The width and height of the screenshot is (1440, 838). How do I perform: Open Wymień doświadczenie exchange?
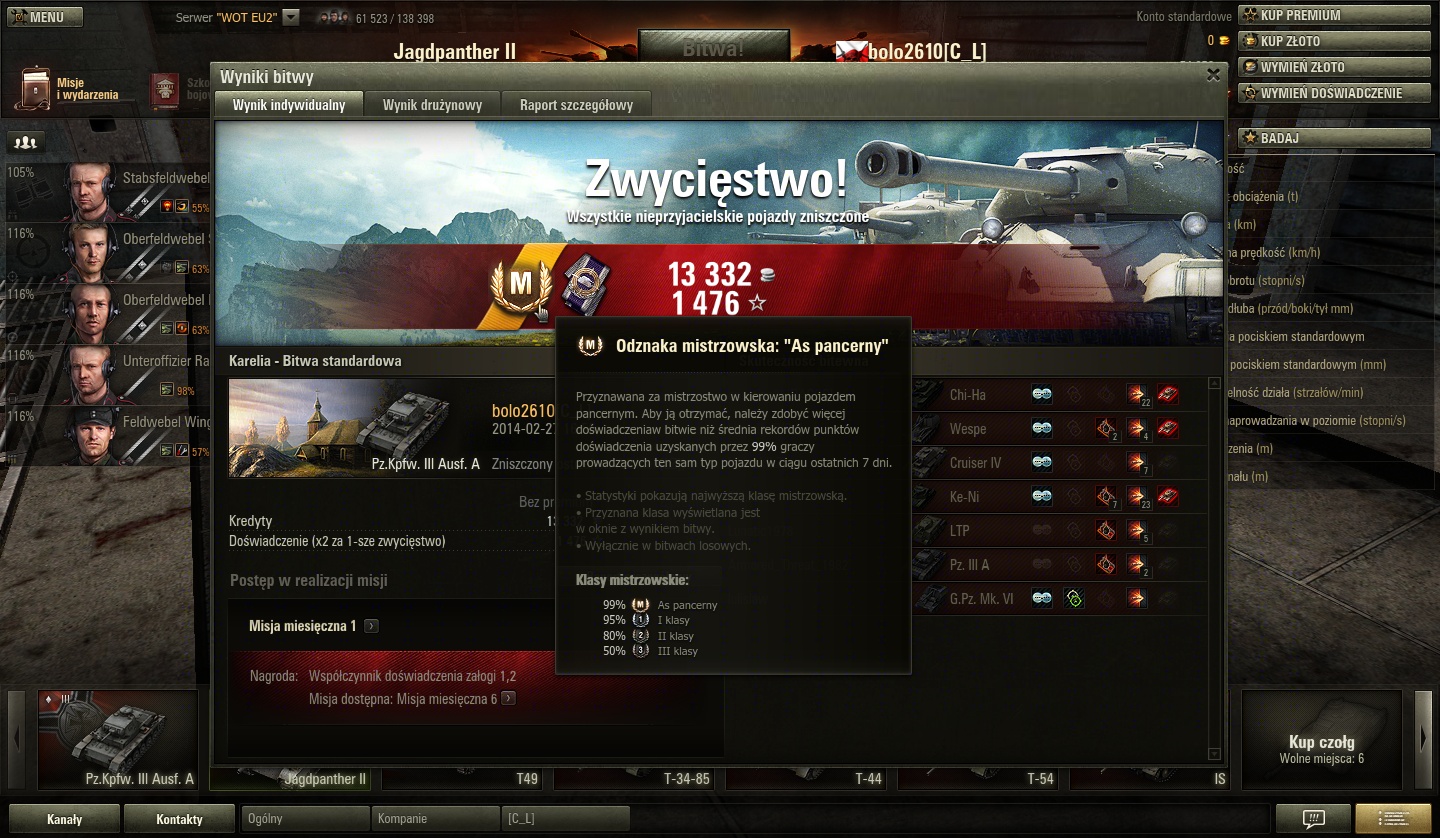point(1334,93)
